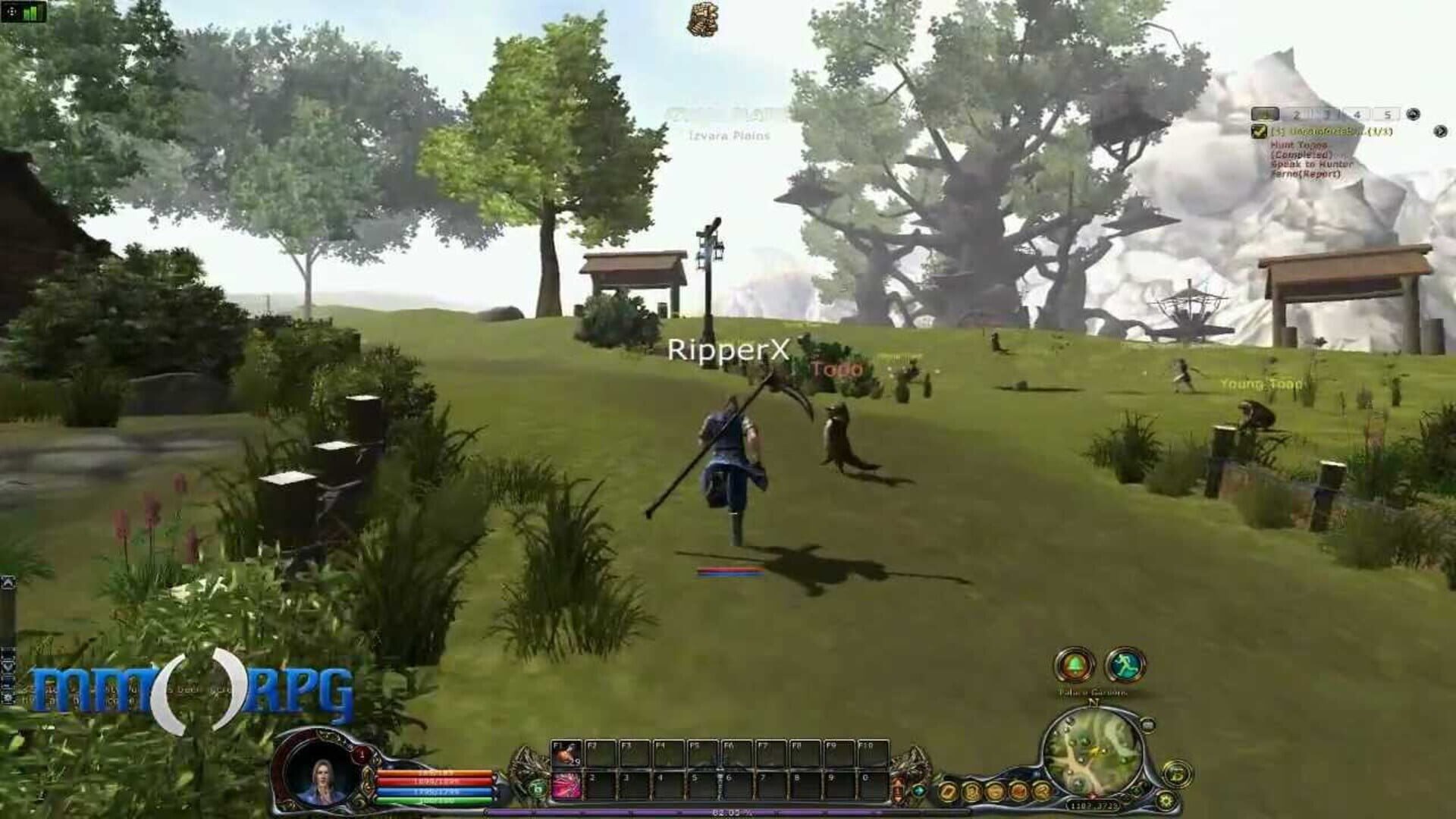The image size is (1456, 819).
Task: Toggle the red exclamation icon right of the hotbar
Action: [x=898, y=788]
